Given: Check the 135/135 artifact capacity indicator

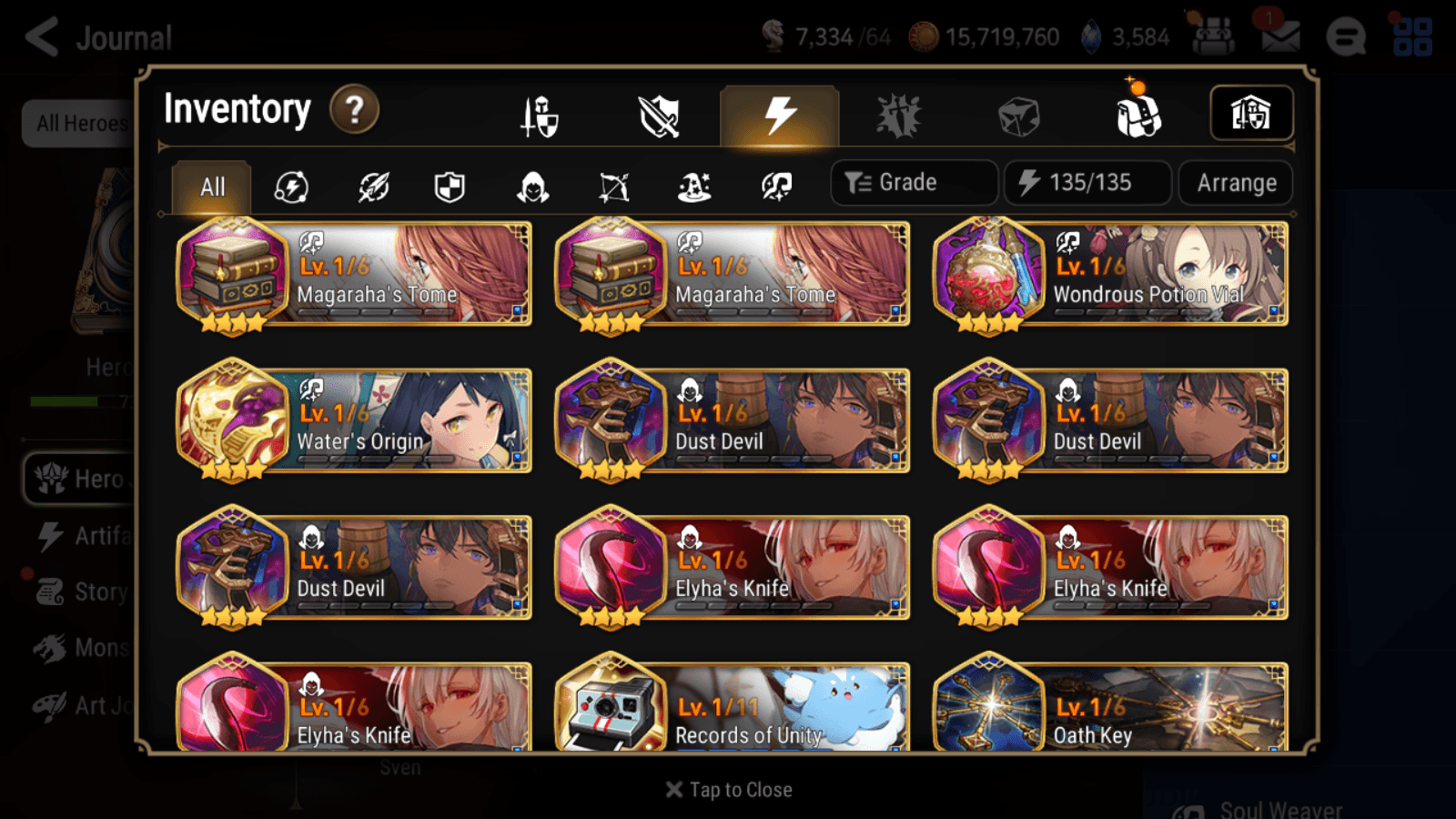Looking at the screenshot, I should (1087, 182).
